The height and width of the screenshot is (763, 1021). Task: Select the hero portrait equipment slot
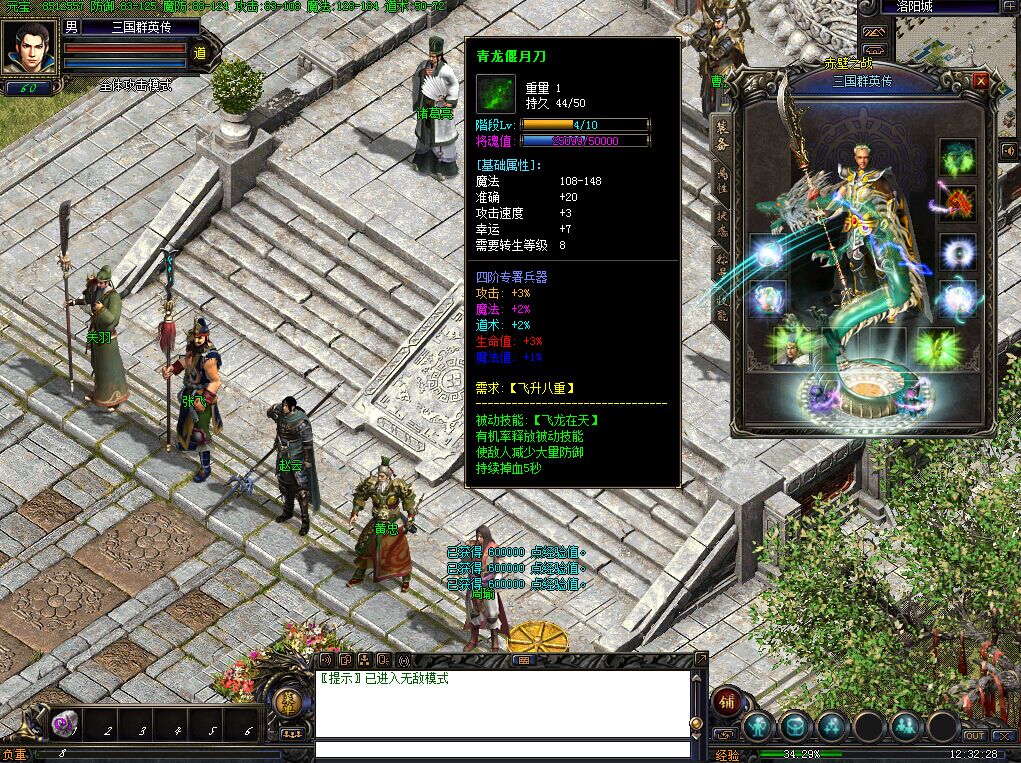click(x=792, y=346)
